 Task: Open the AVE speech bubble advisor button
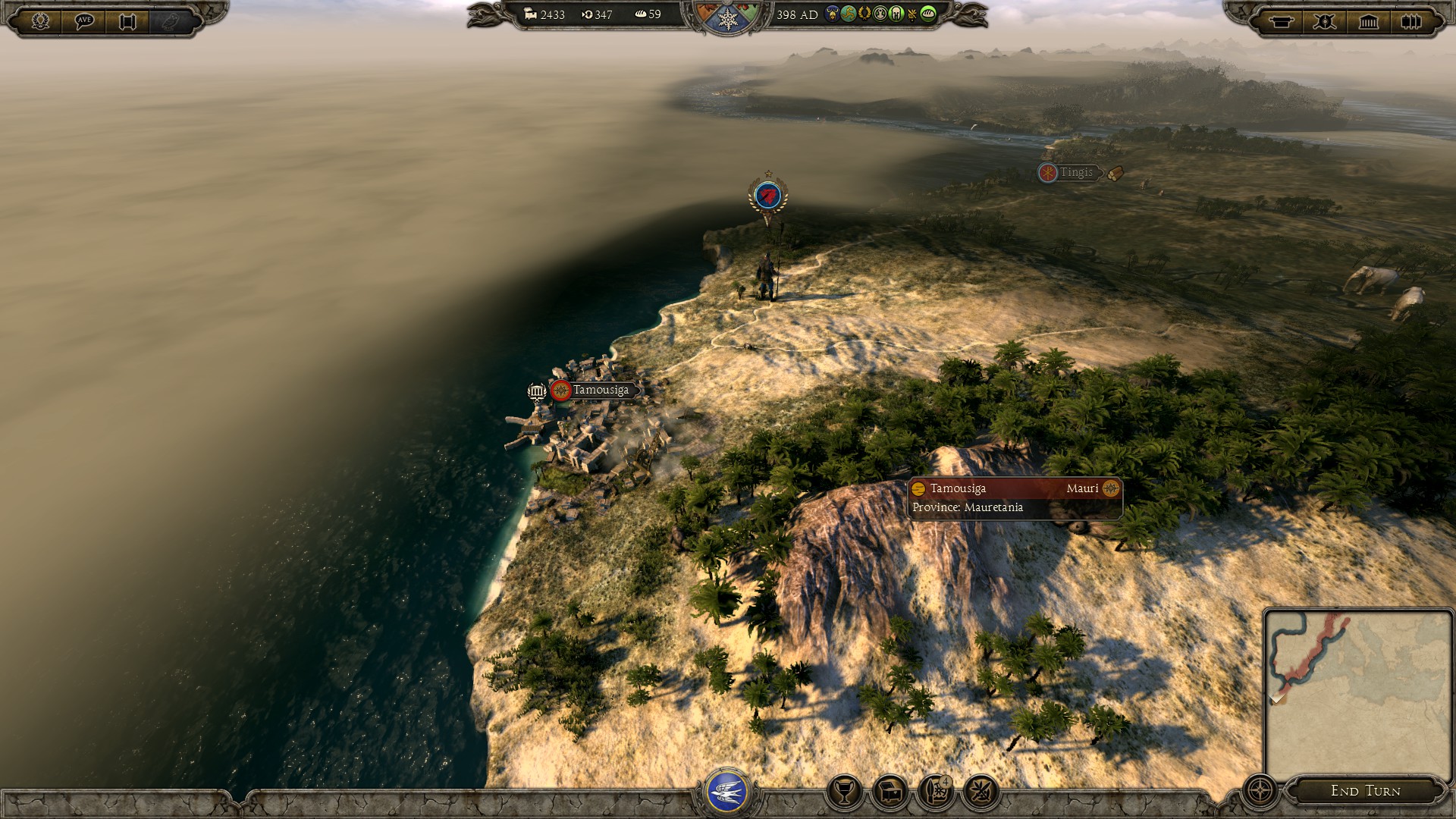tap(84, 20)
